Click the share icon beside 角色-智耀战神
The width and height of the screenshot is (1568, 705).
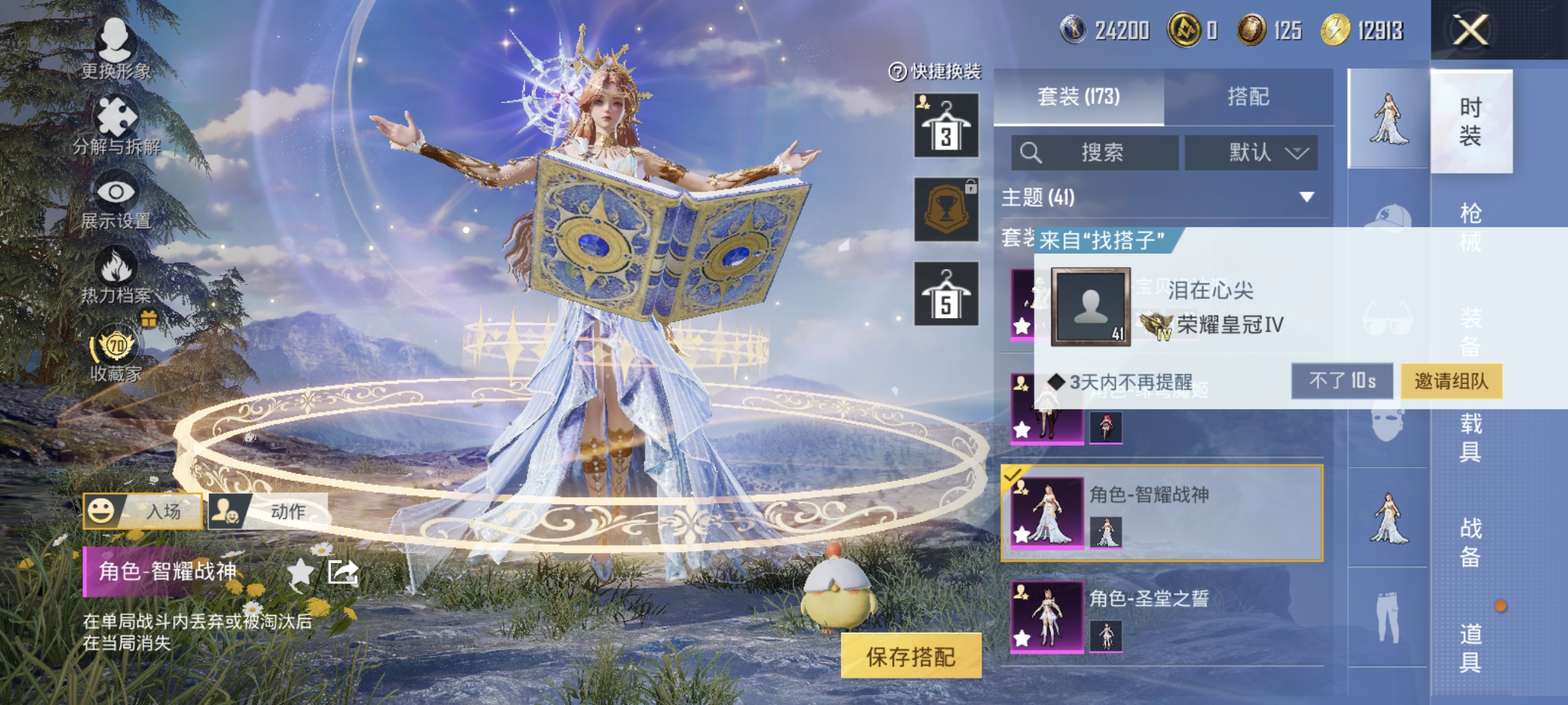(x=345, y=571)
